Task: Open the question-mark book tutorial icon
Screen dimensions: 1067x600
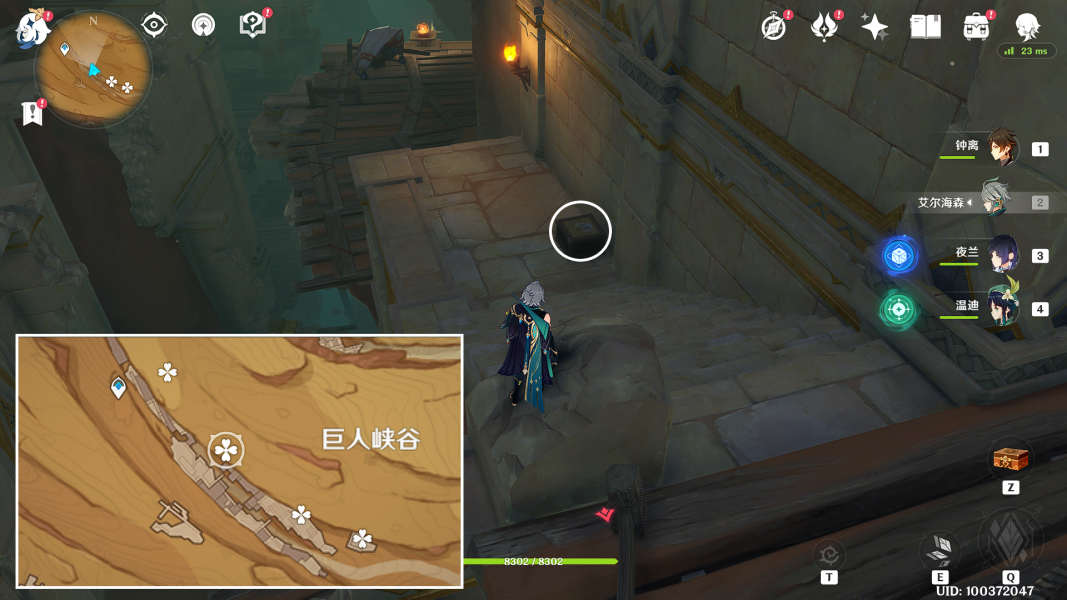Action: coord(253,25)
